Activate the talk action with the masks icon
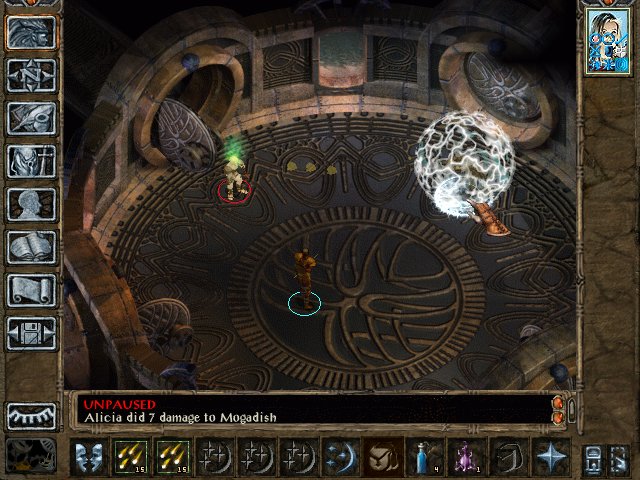 pos(88,456)
